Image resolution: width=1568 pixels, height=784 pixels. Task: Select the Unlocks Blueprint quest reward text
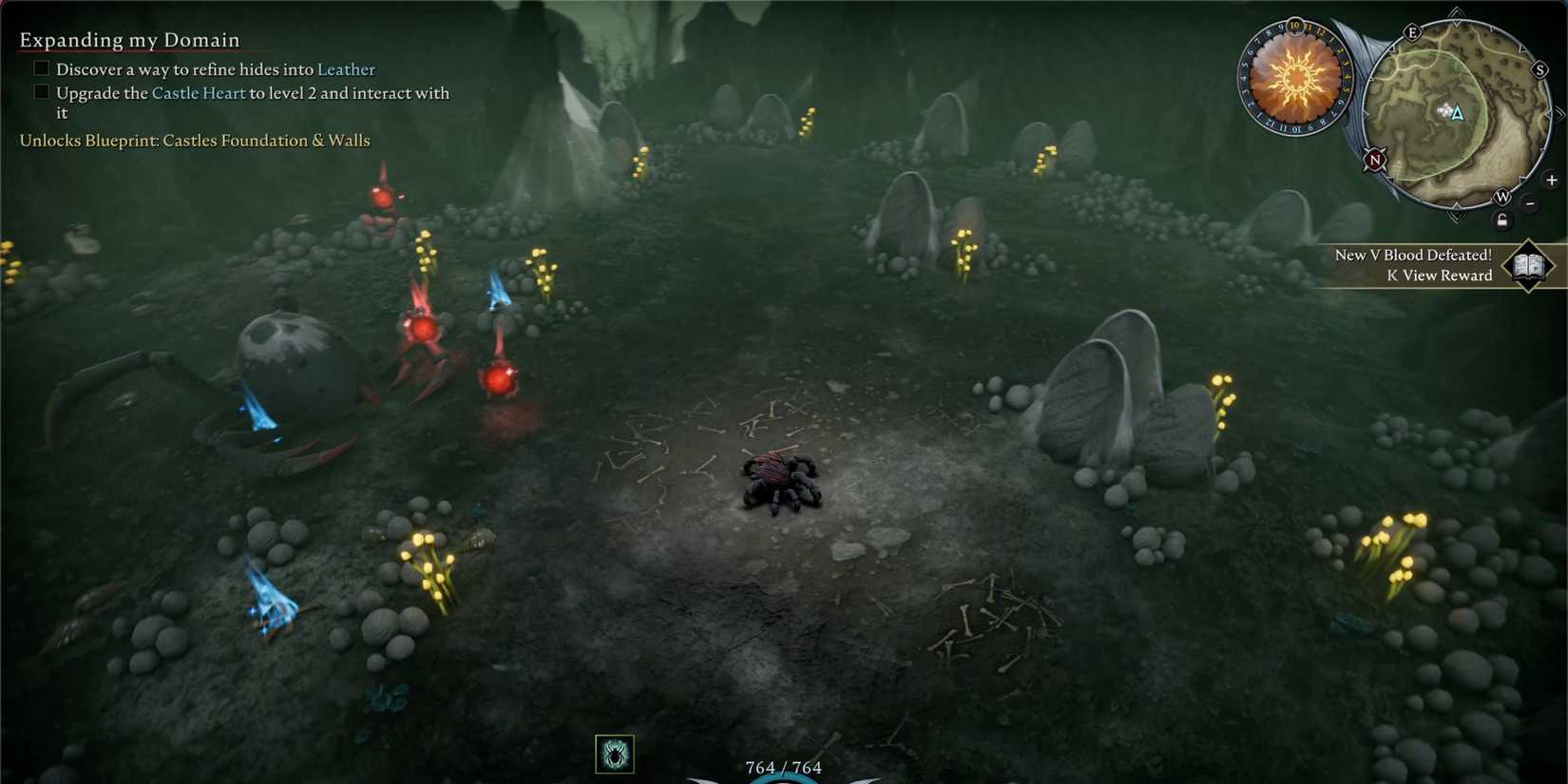pos(194,140)
